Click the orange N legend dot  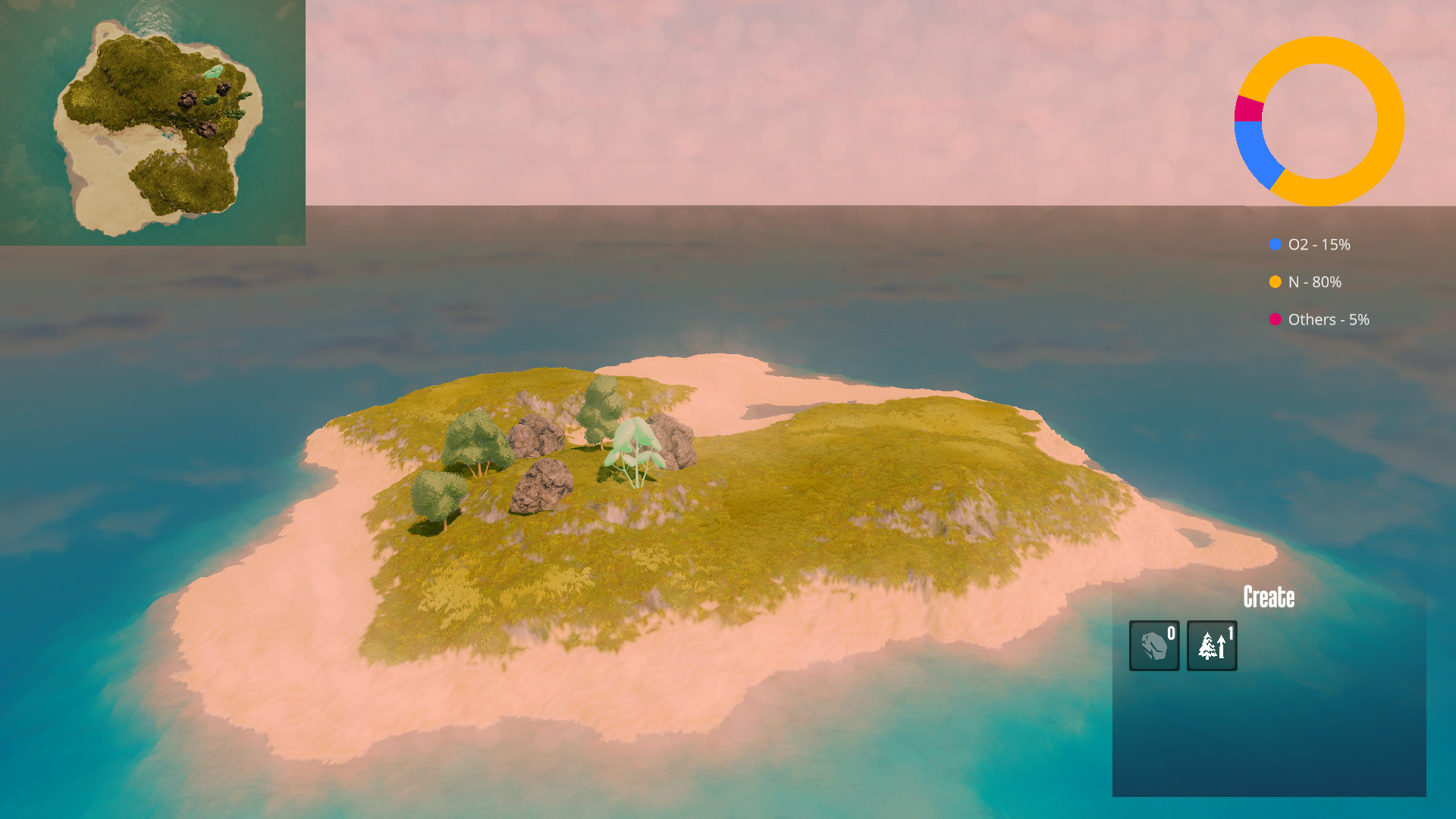pyautogui.click(x=1274, y=282)
